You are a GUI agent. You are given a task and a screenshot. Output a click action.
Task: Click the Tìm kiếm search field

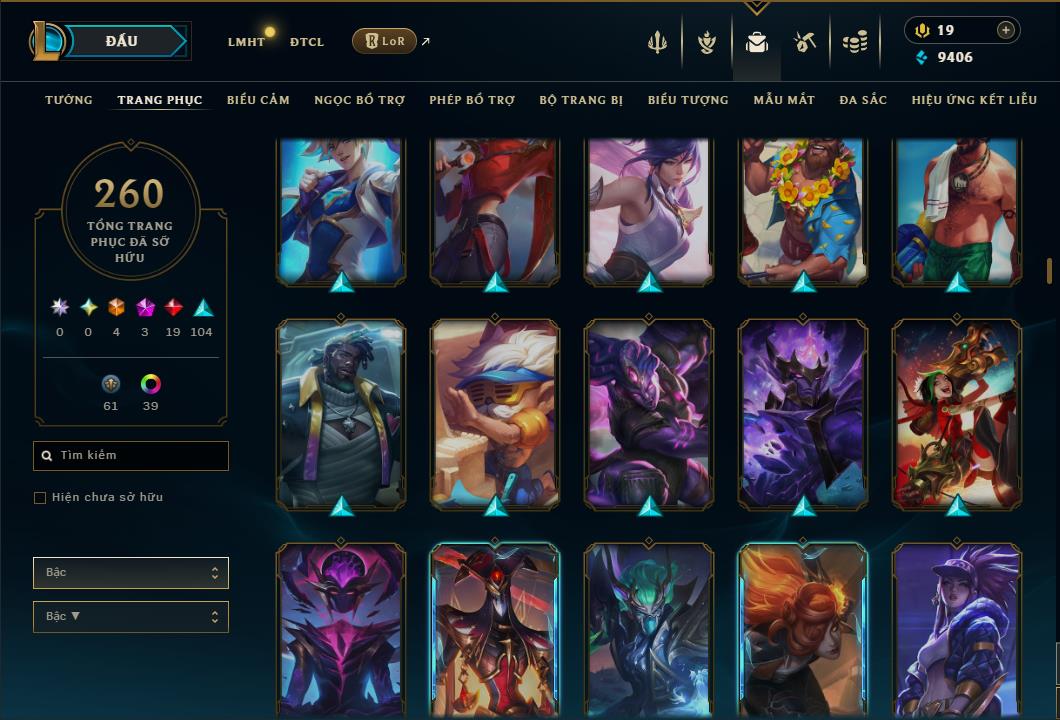click(131, 456)
